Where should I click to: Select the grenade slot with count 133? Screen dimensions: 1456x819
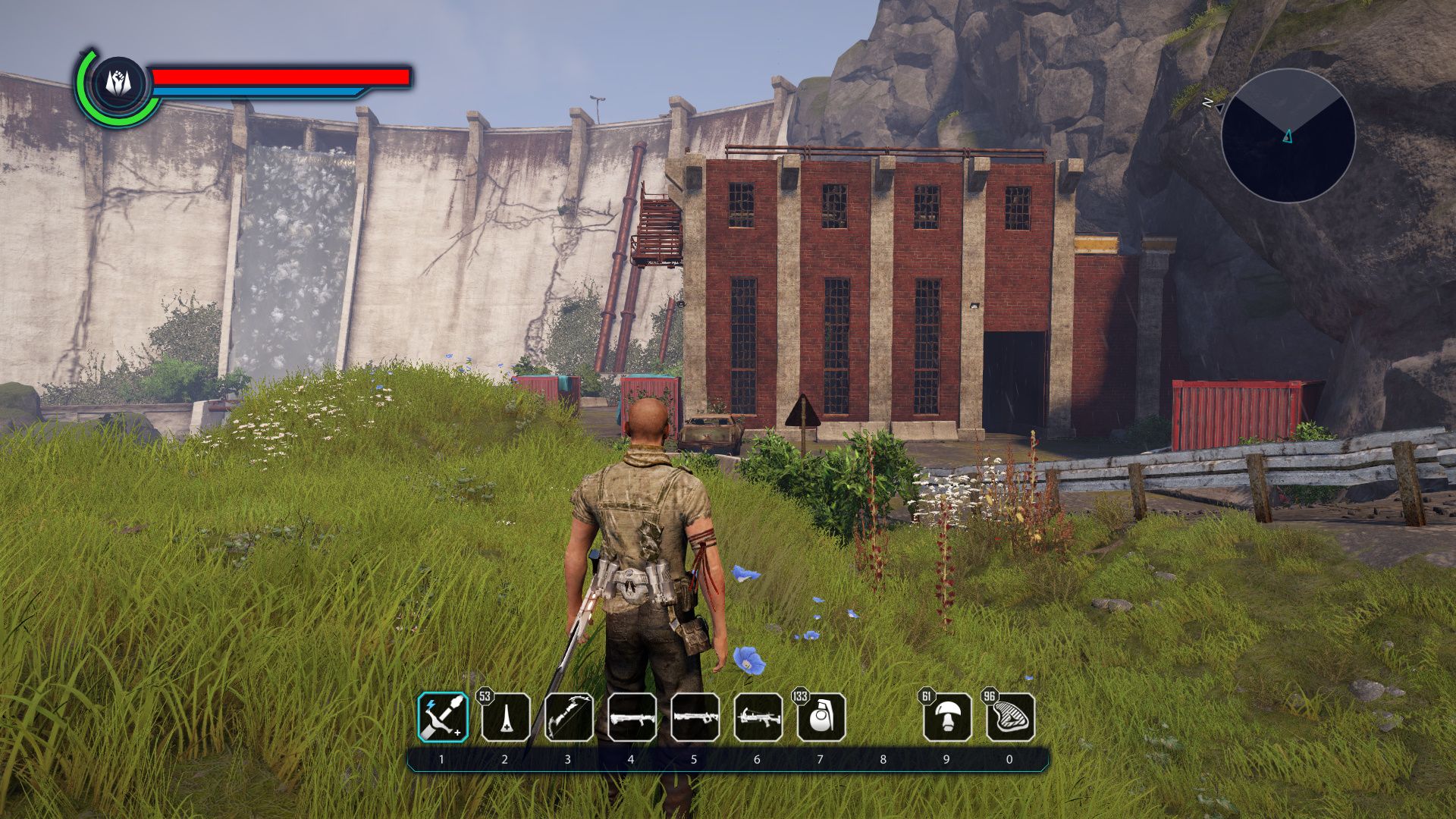point(821,717)
